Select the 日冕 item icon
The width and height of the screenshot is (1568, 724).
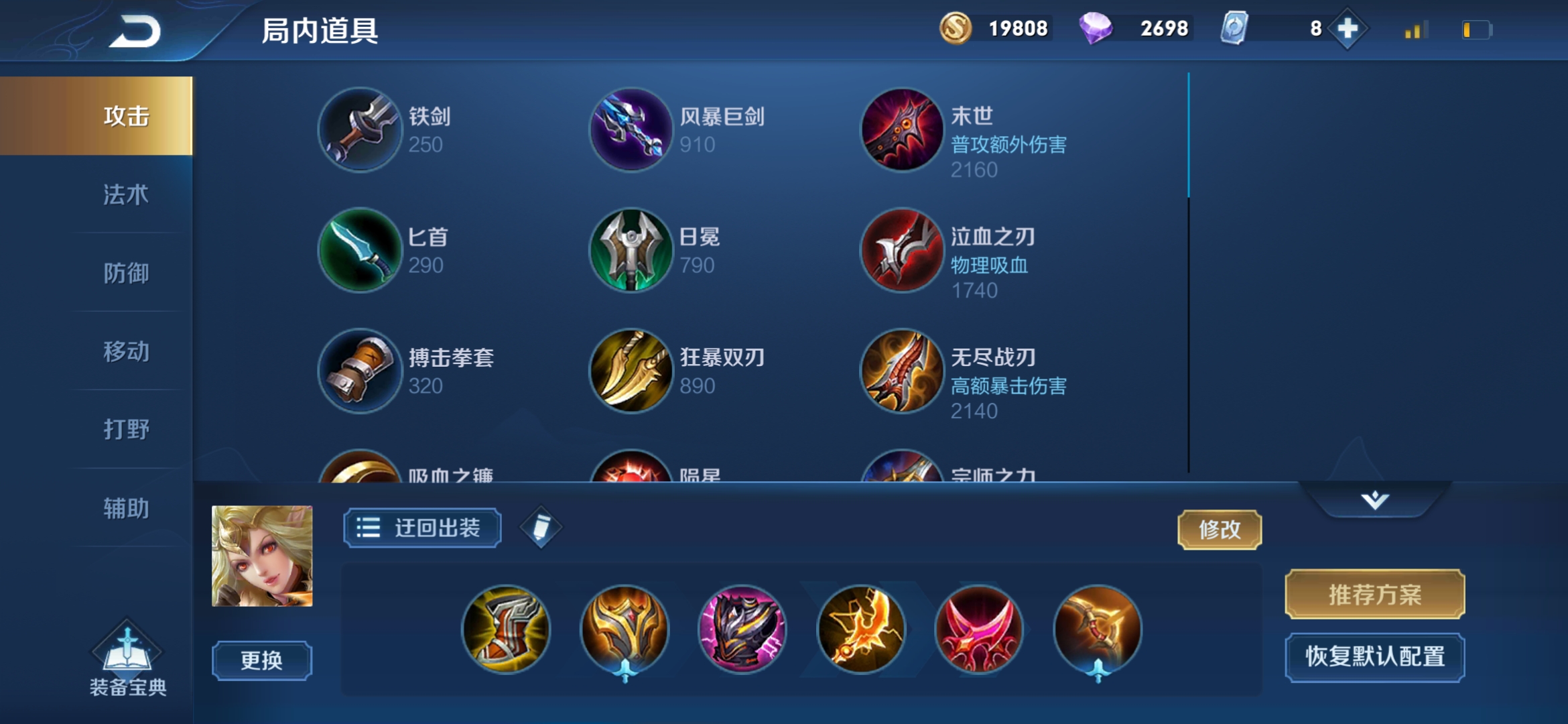629,250
